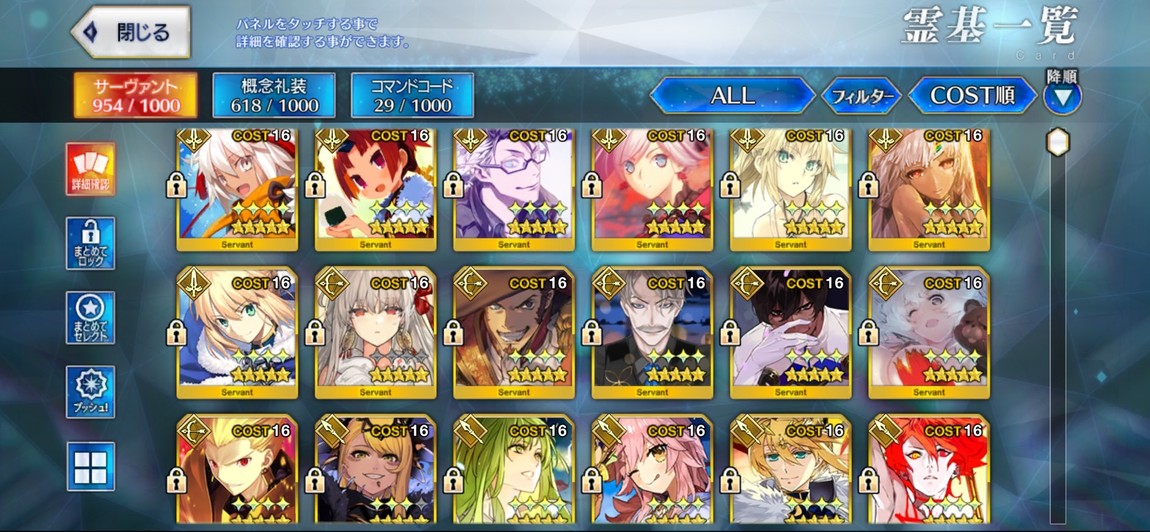Open the mustached gentleman Archer card
1150x532 pixels.
651,332
